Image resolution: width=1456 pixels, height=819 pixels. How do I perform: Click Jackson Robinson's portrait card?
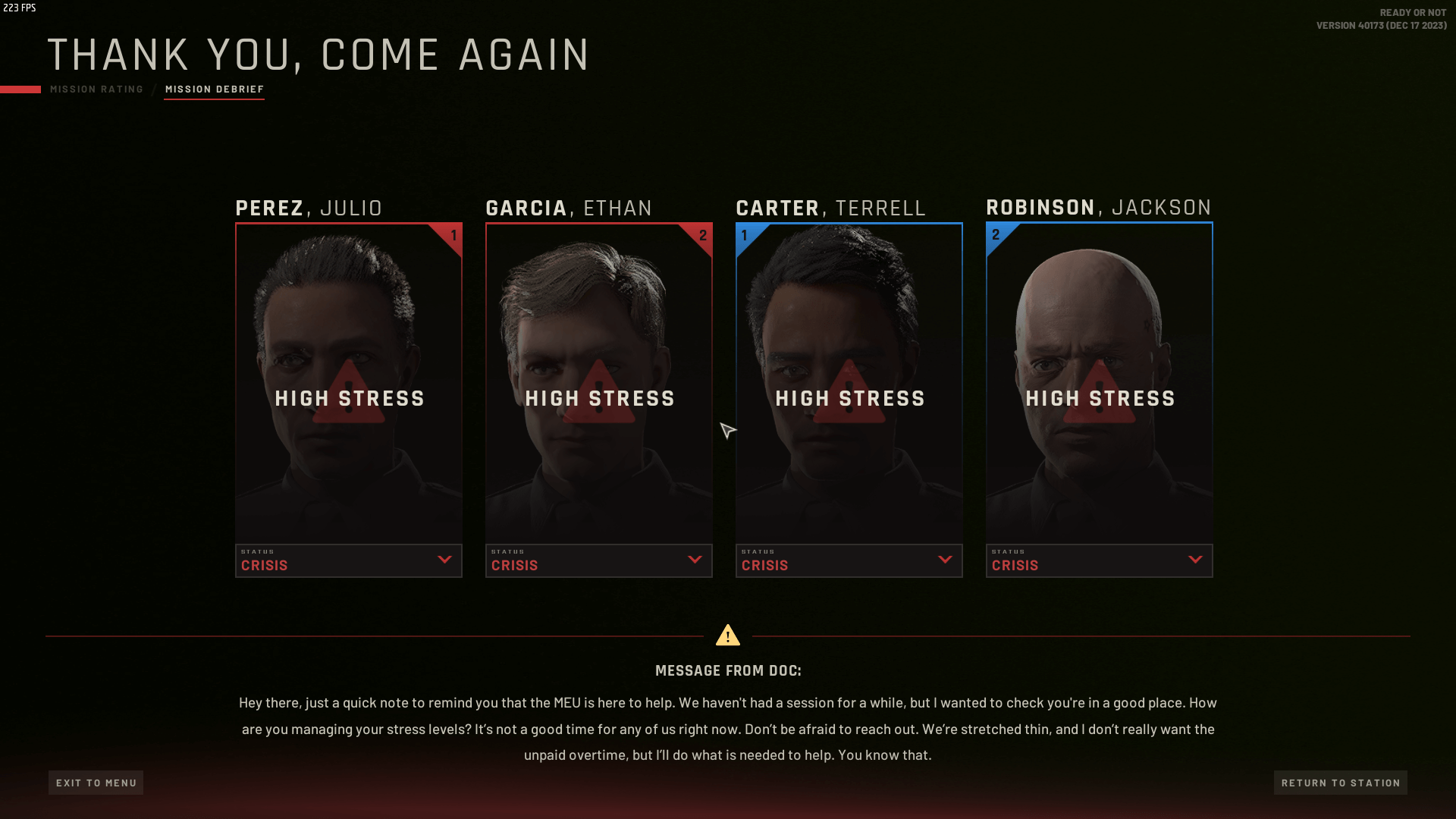pyautogui.click(x=1100, y=383)
